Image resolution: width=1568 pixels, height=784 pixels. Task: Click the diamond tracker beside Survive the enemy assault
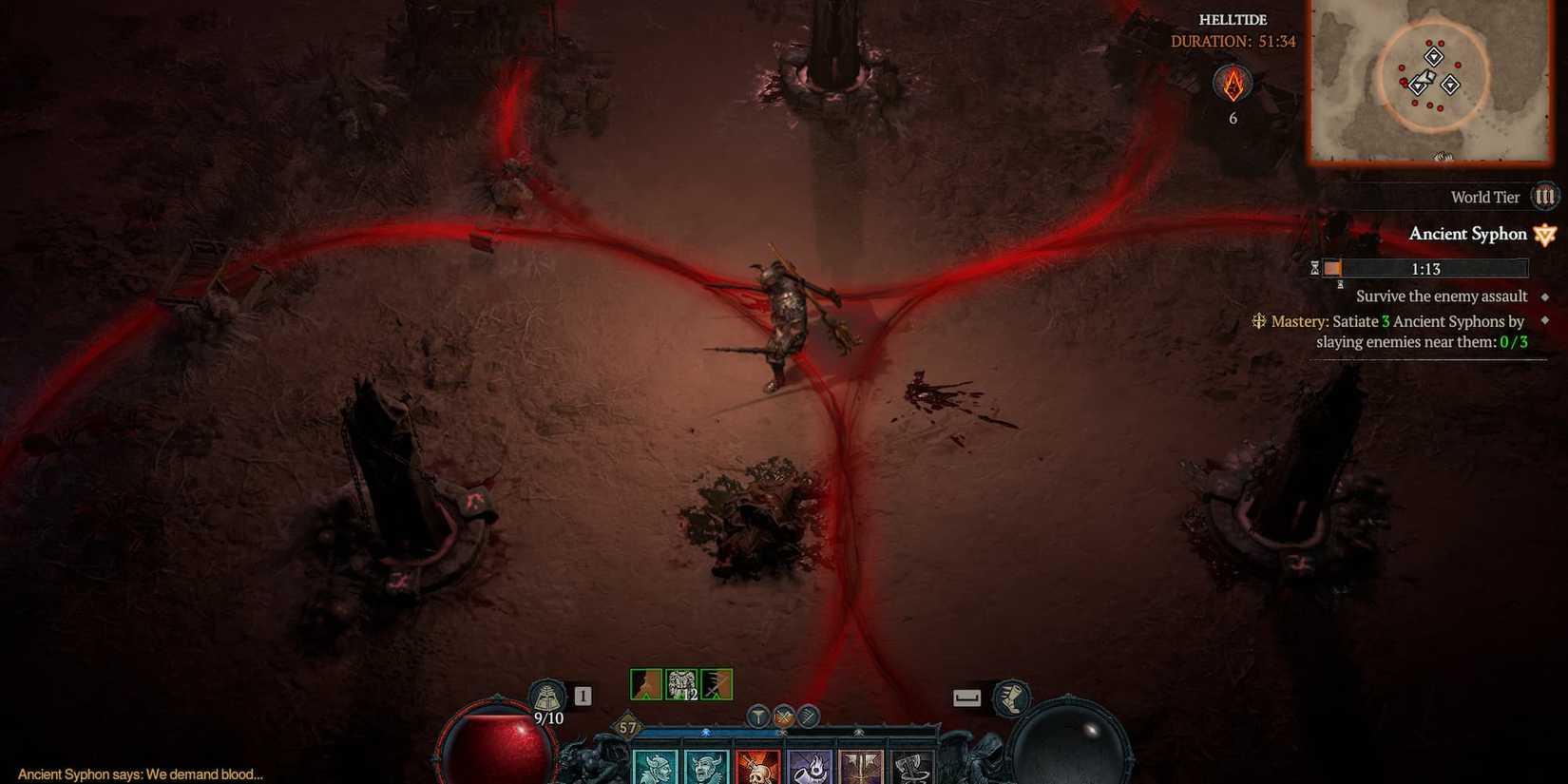(x=1545, y=296)
